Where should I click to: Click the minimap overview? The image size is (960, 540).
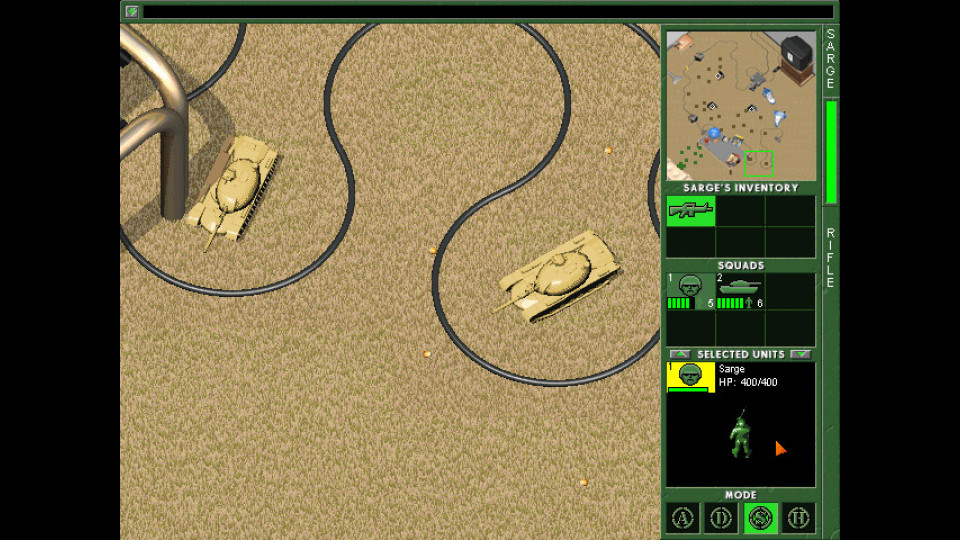point(741,106)
